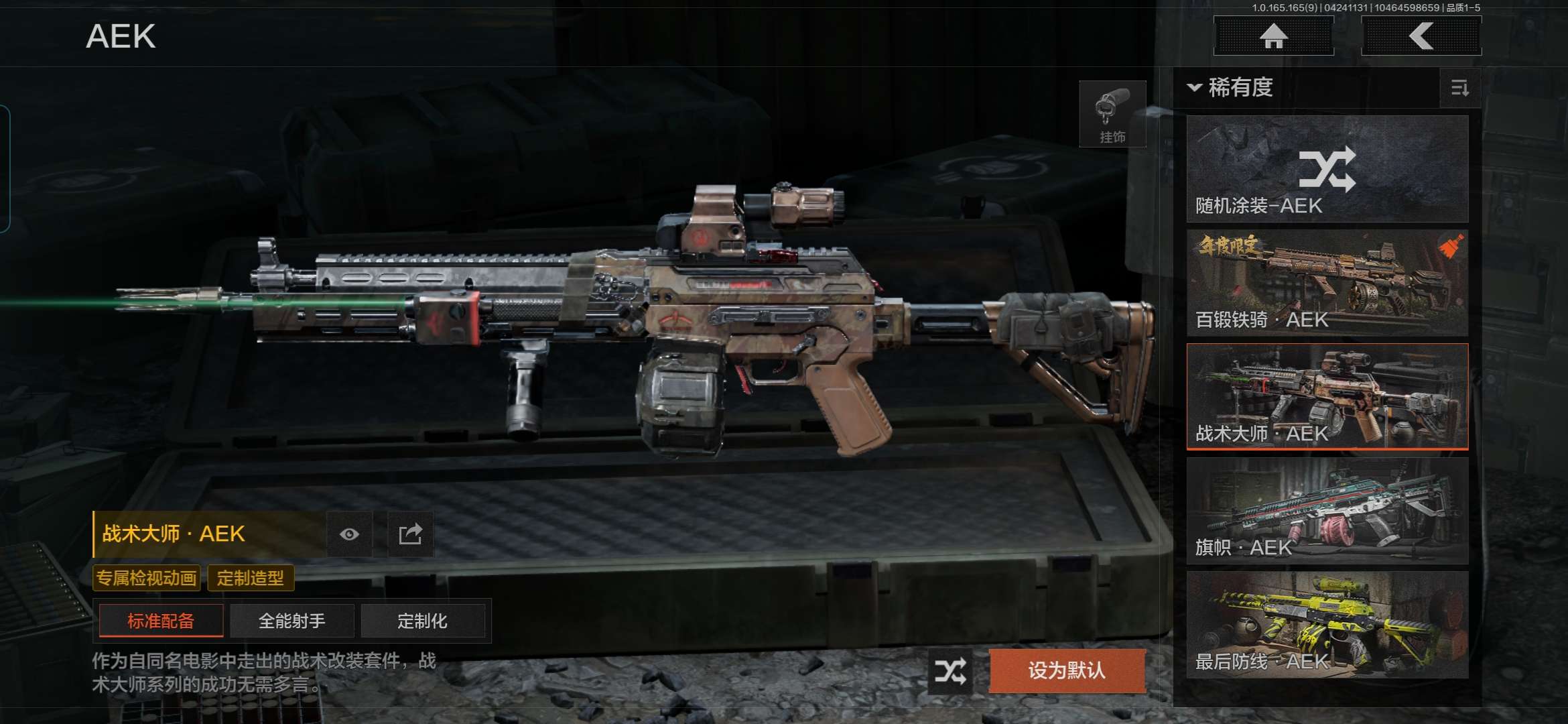The image size is (1568, 724).
Task: Toggle the eye preview icon
Action: coord(349,534)
